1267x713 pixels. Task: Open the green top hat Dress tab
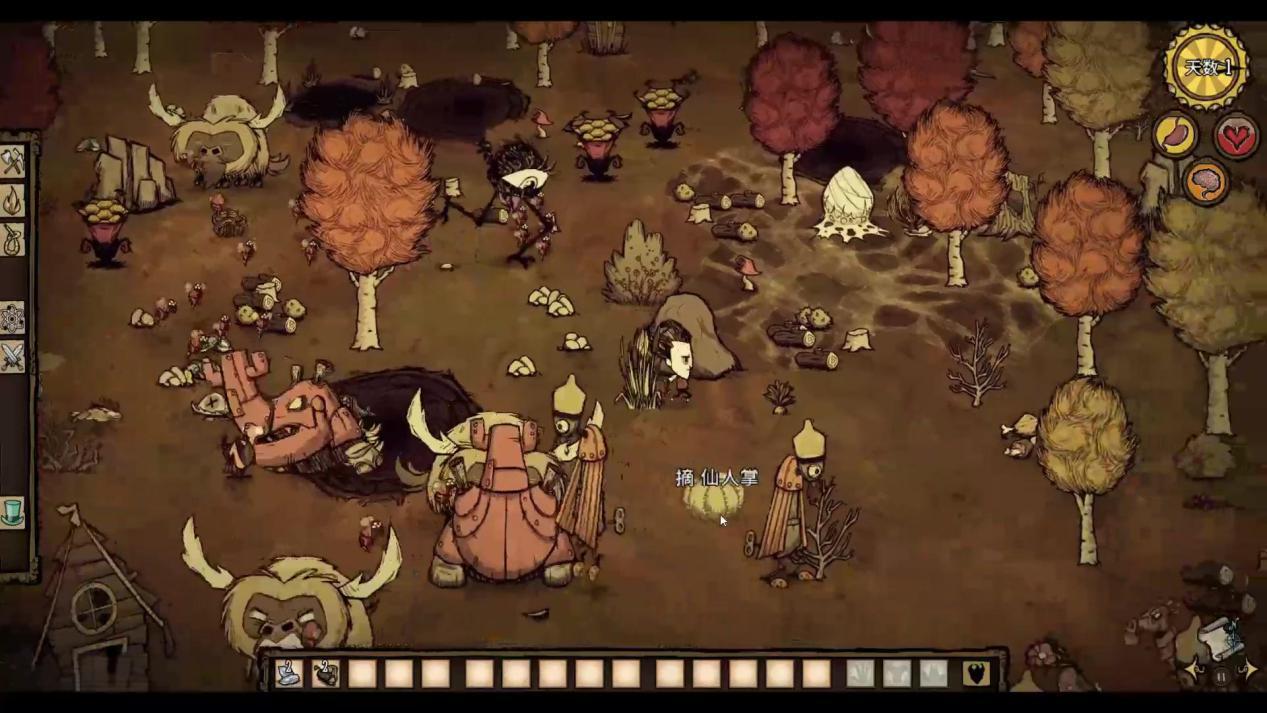pos(13,512)
